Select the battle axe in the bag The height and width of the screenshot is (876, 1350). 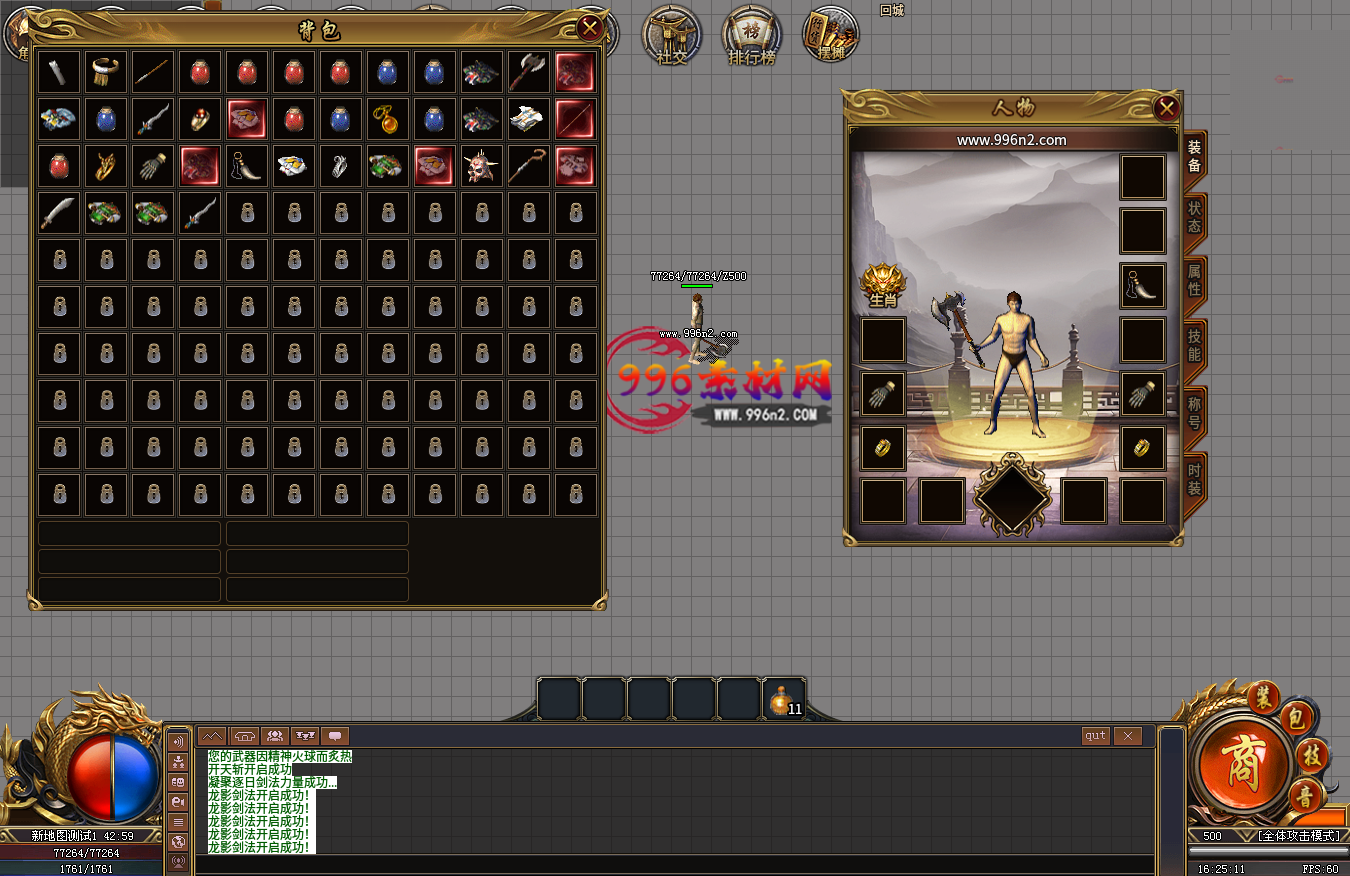529,72
